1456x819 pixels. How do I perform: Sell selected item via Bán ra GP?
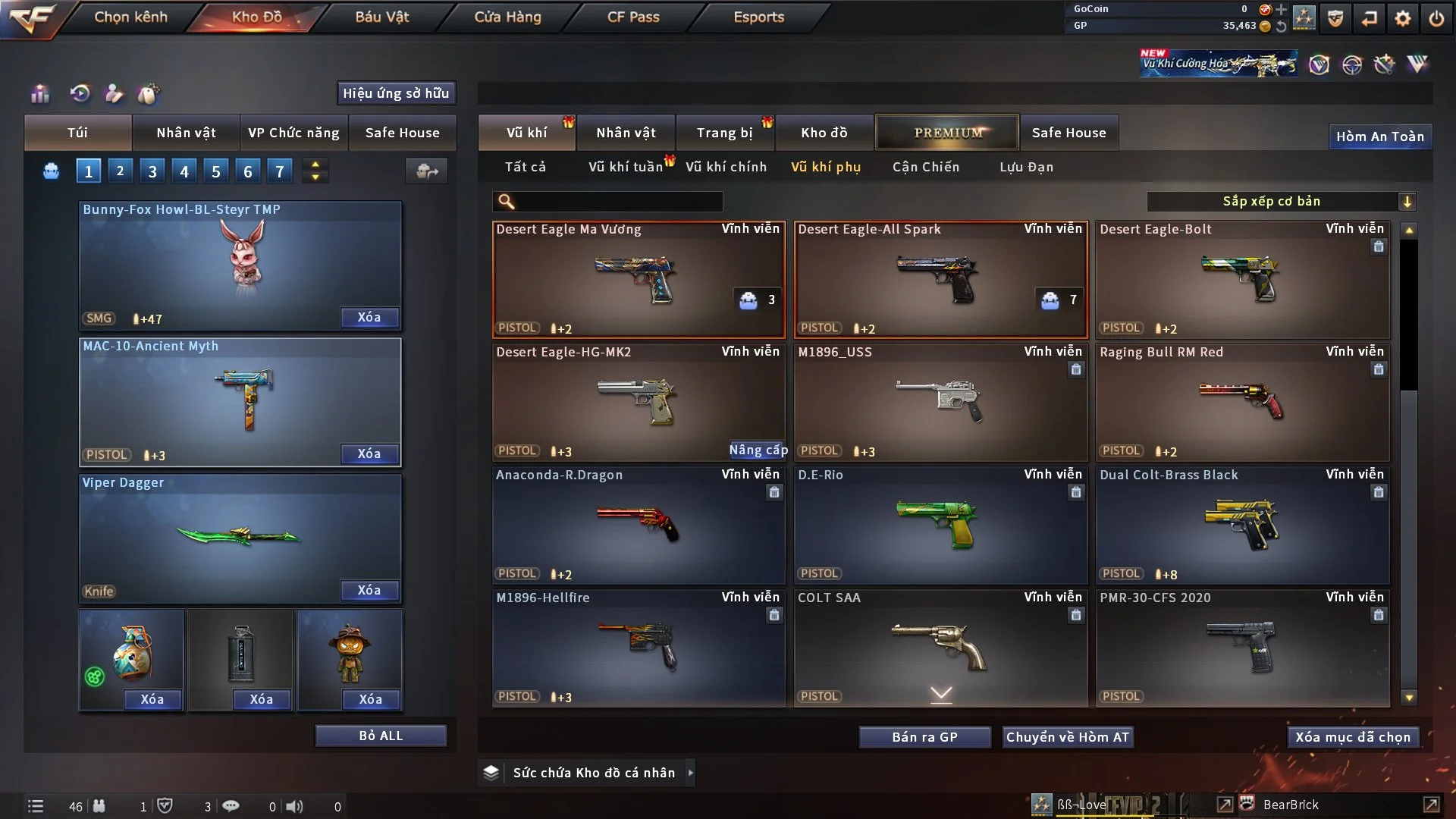(x=924, y=737)
